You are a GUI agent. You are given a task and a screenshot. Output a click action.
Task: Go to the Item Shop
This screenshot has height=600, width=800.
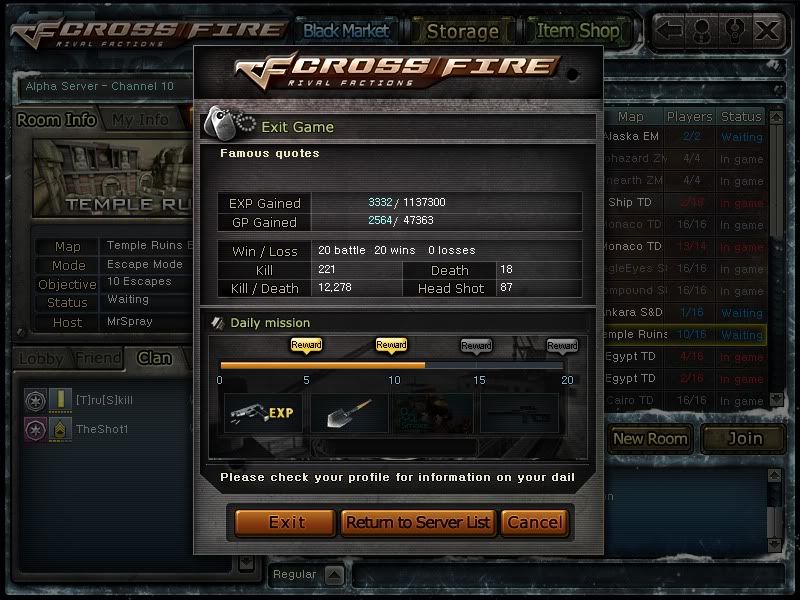coord(577,30)
